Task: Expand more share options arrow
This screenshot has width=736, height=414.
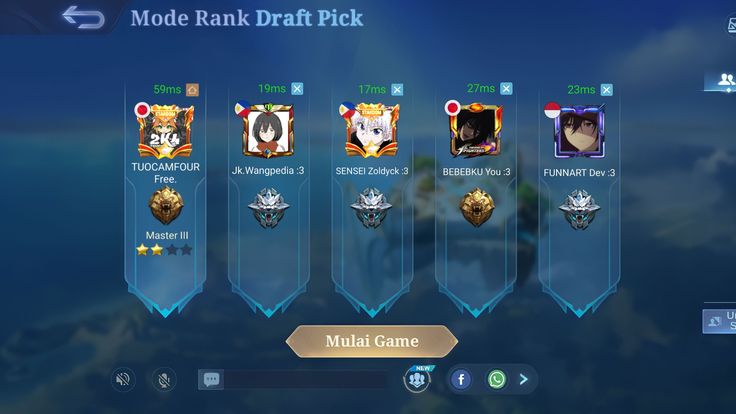Action: [x=524, y=379]
